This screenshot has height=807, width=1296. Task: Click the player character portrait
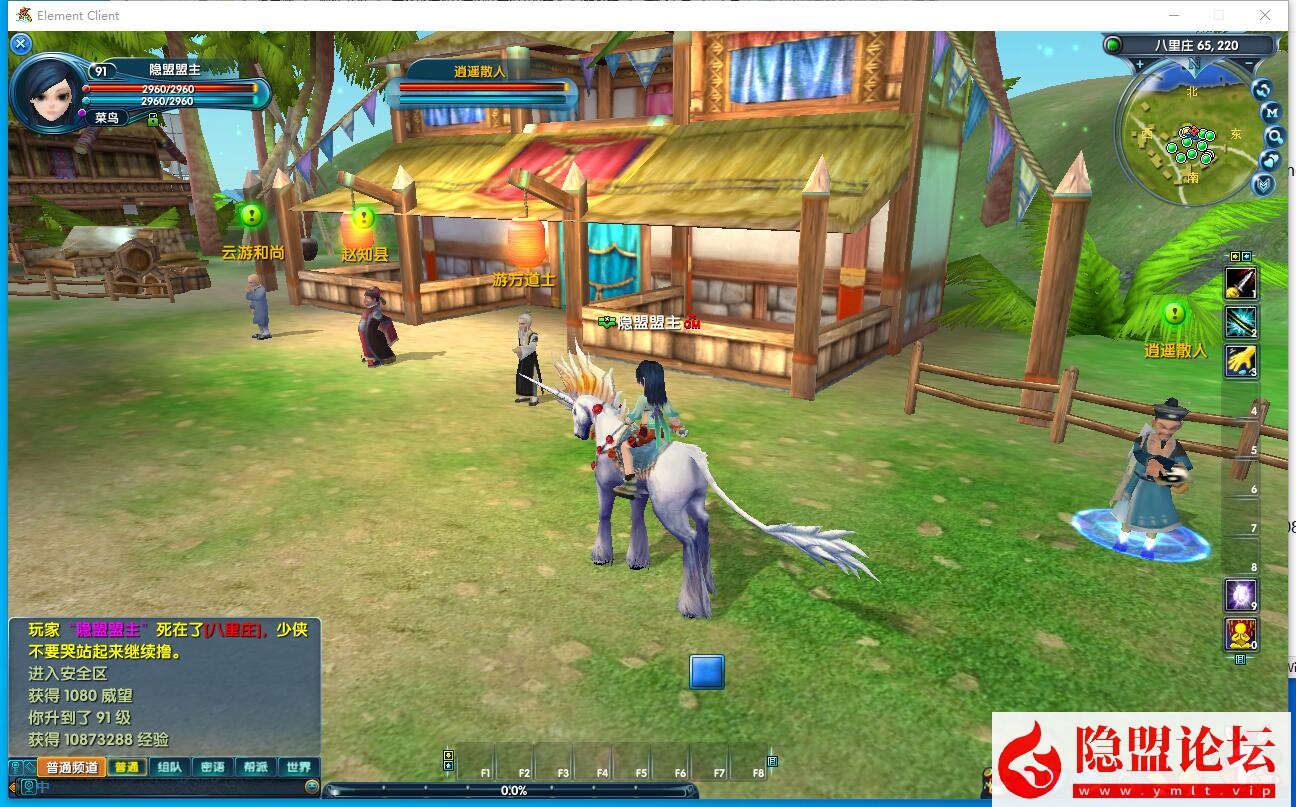pyautogui.click(x=47, y=93)
